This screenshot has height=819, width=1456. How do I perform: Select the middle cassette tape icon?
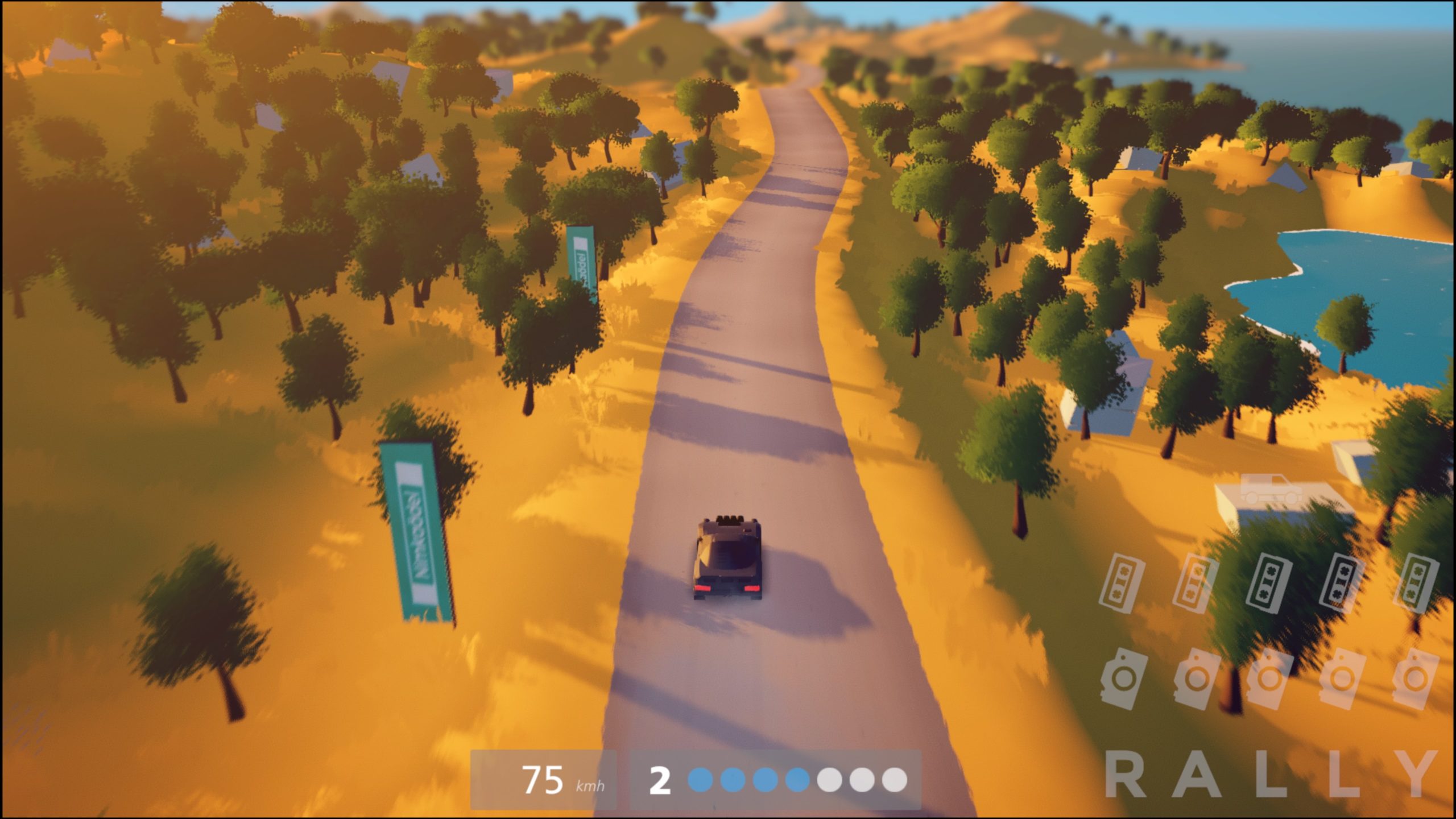point(1270,584)
